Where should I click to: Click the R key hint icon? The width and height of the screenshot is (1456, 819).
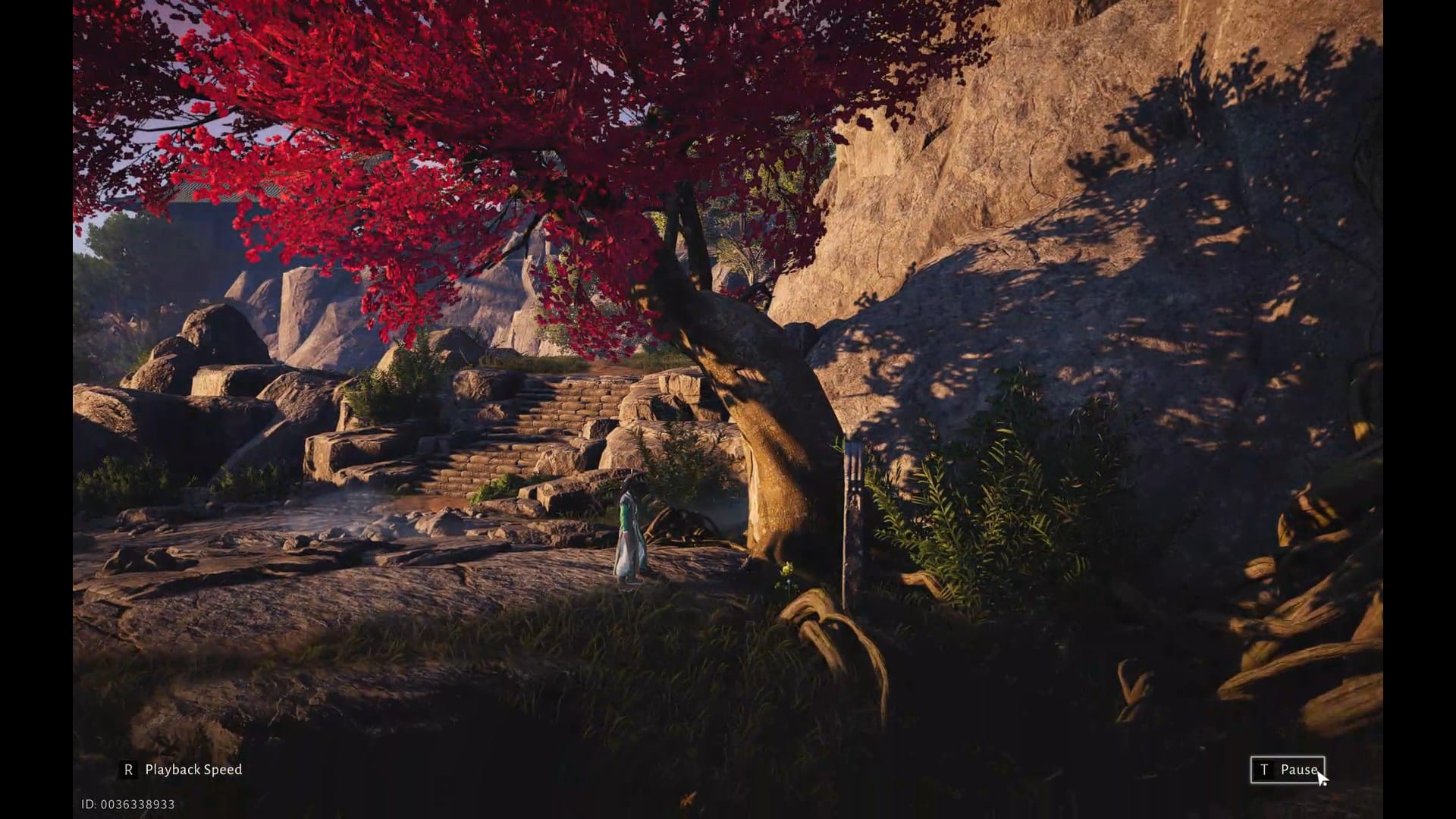(x=127, y=769)
